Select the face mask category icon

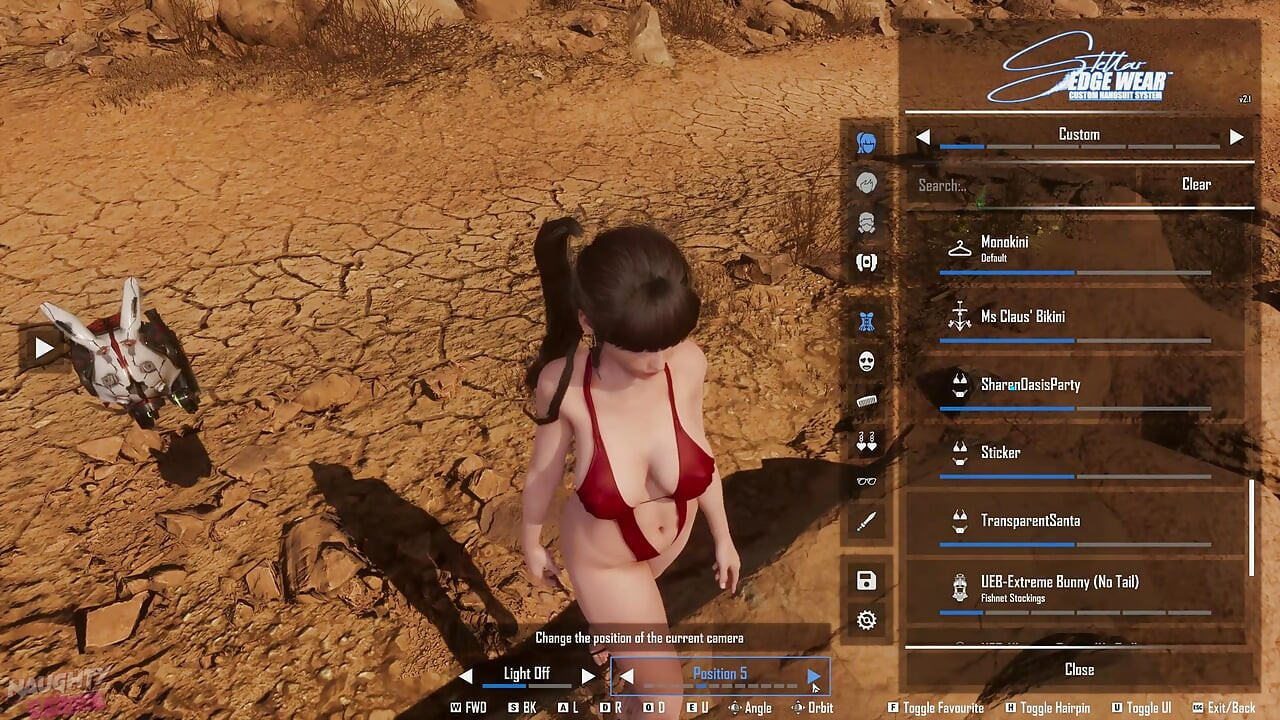click(867, 361)
